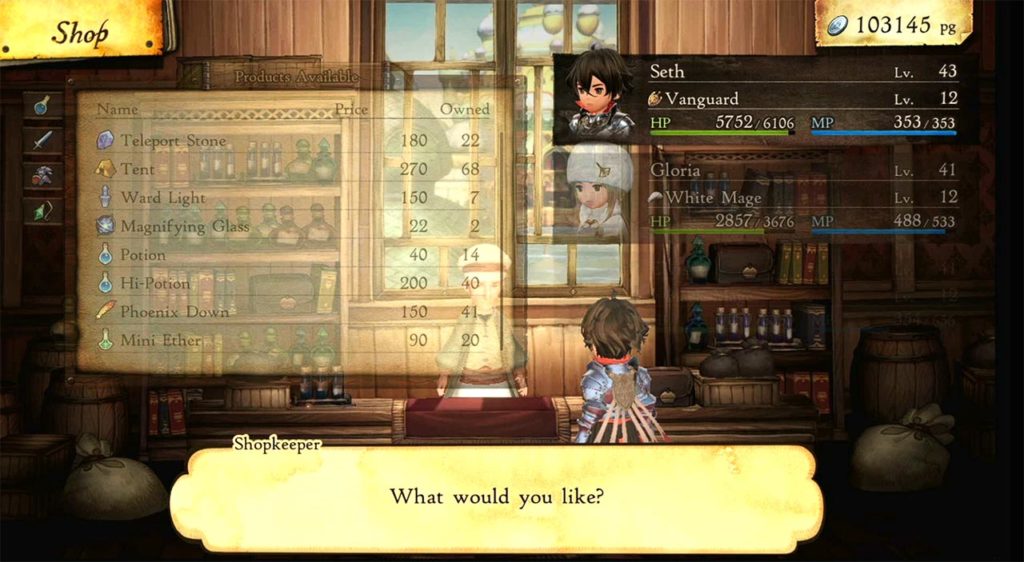Choose the Tent item row

tap(138, 169)
